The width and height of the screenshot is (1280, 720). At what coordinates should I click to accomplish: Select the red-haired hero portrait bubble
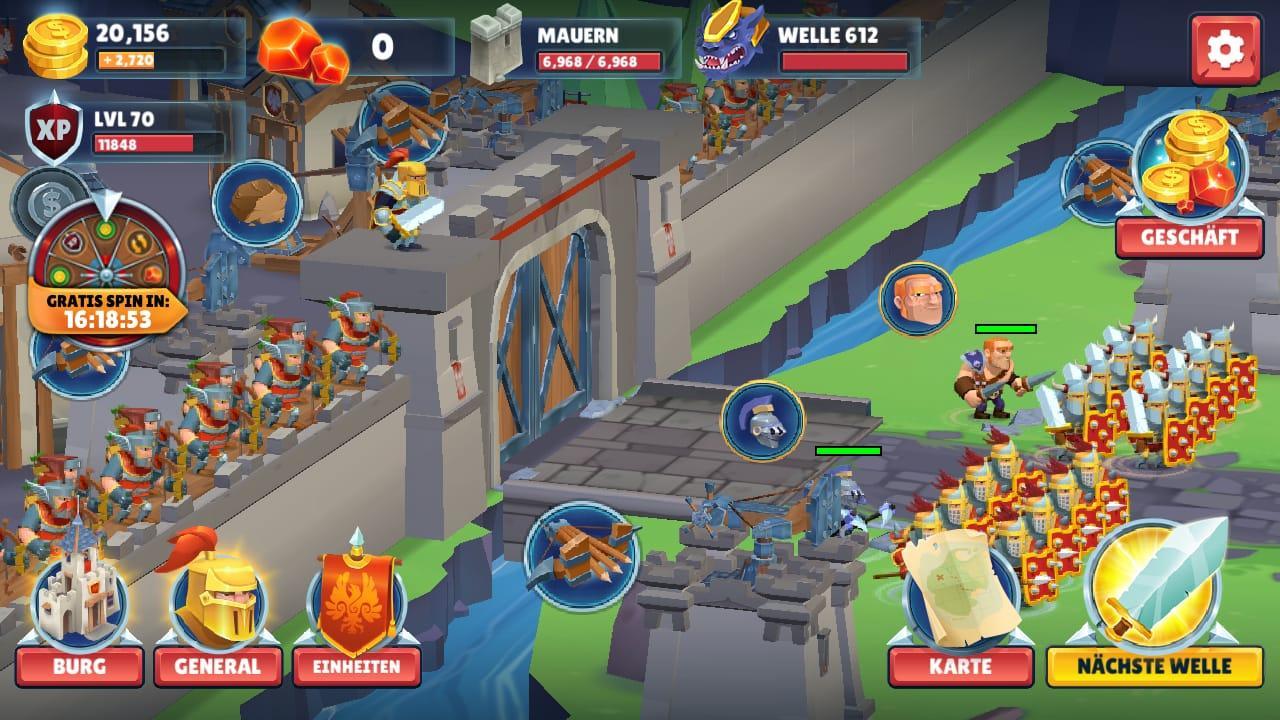point(917,299)
